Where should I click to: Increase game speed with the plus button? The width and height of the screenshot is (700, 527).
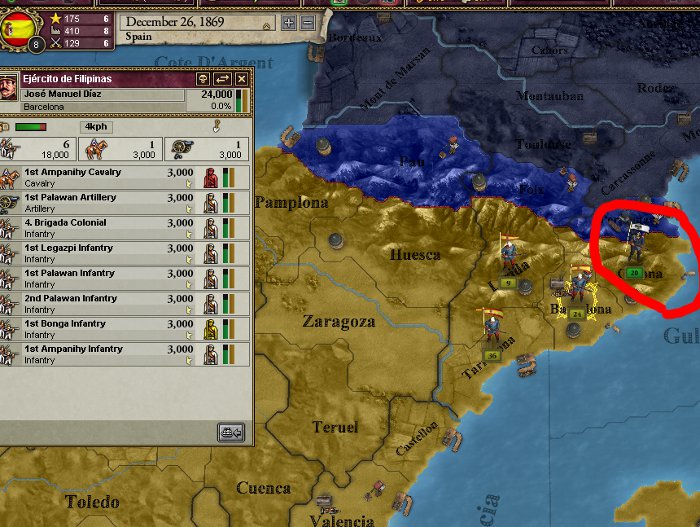pyautogui.click(x=289, y=23)
